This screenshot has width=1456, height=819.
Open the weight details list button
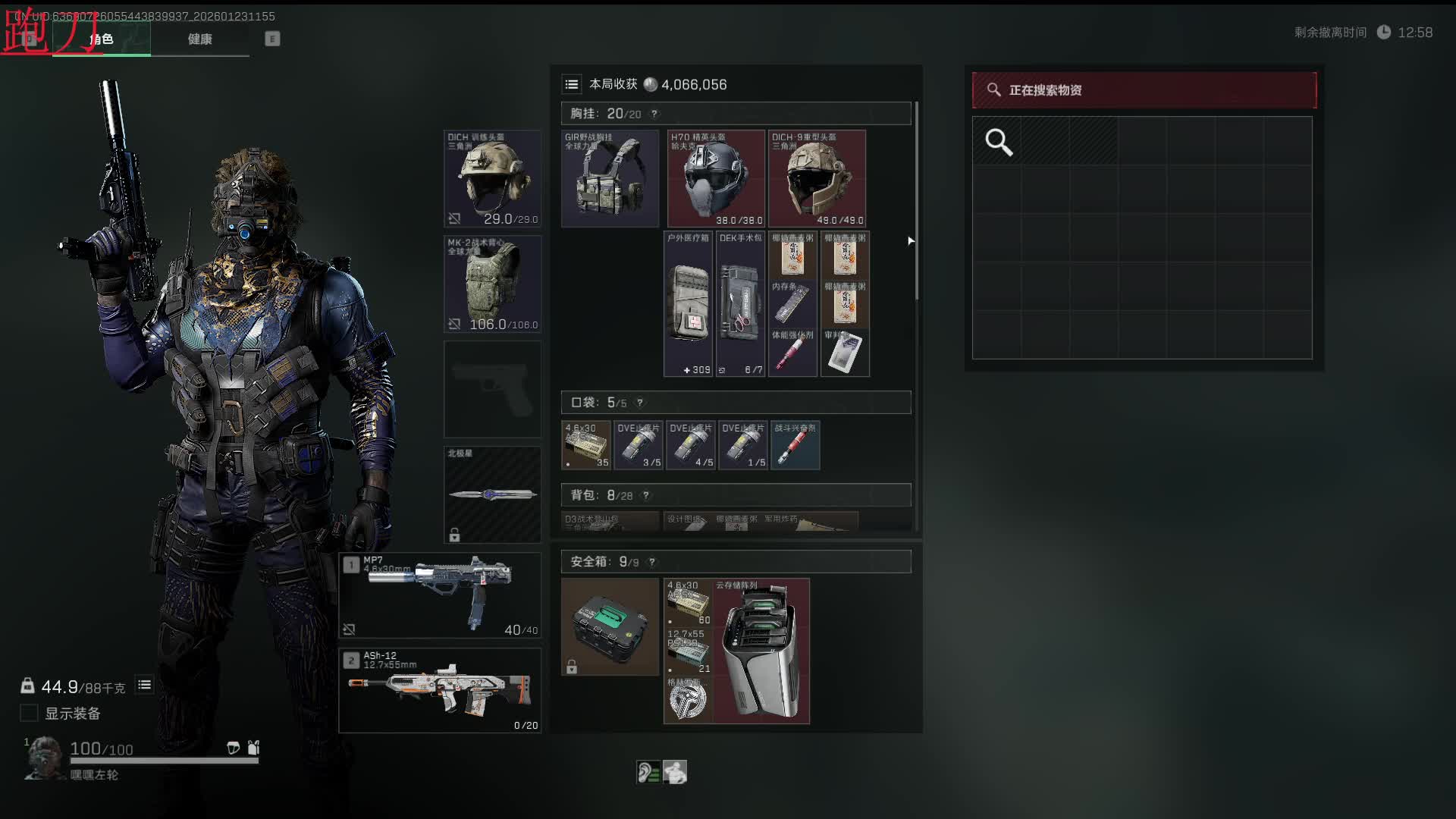pos(144,686)
